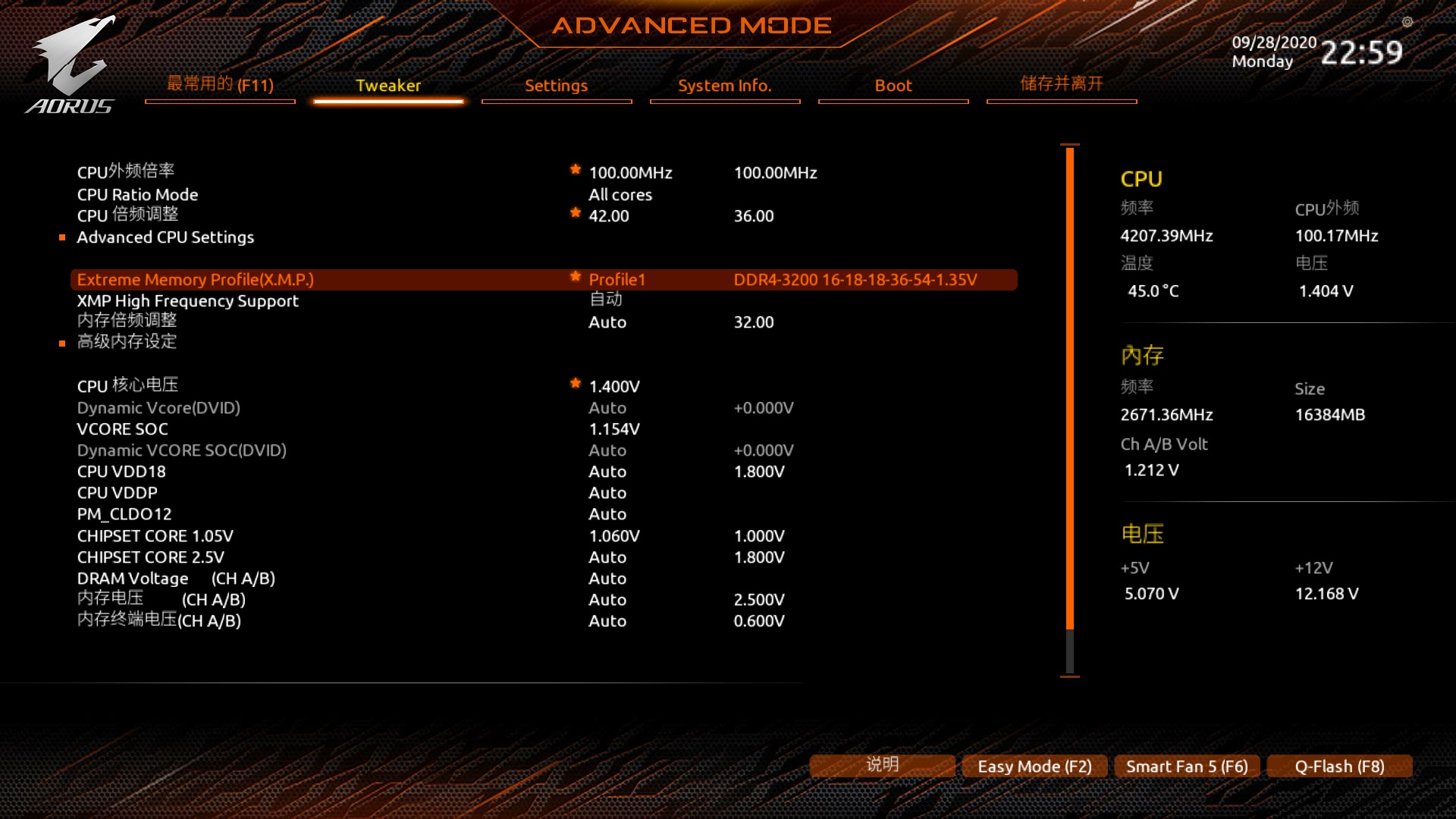Image resolution: width=1456 pixels, height=819 pixels.
Task: Open the System Info. tab
Action: pyautogui.click(x=724, y=86)
